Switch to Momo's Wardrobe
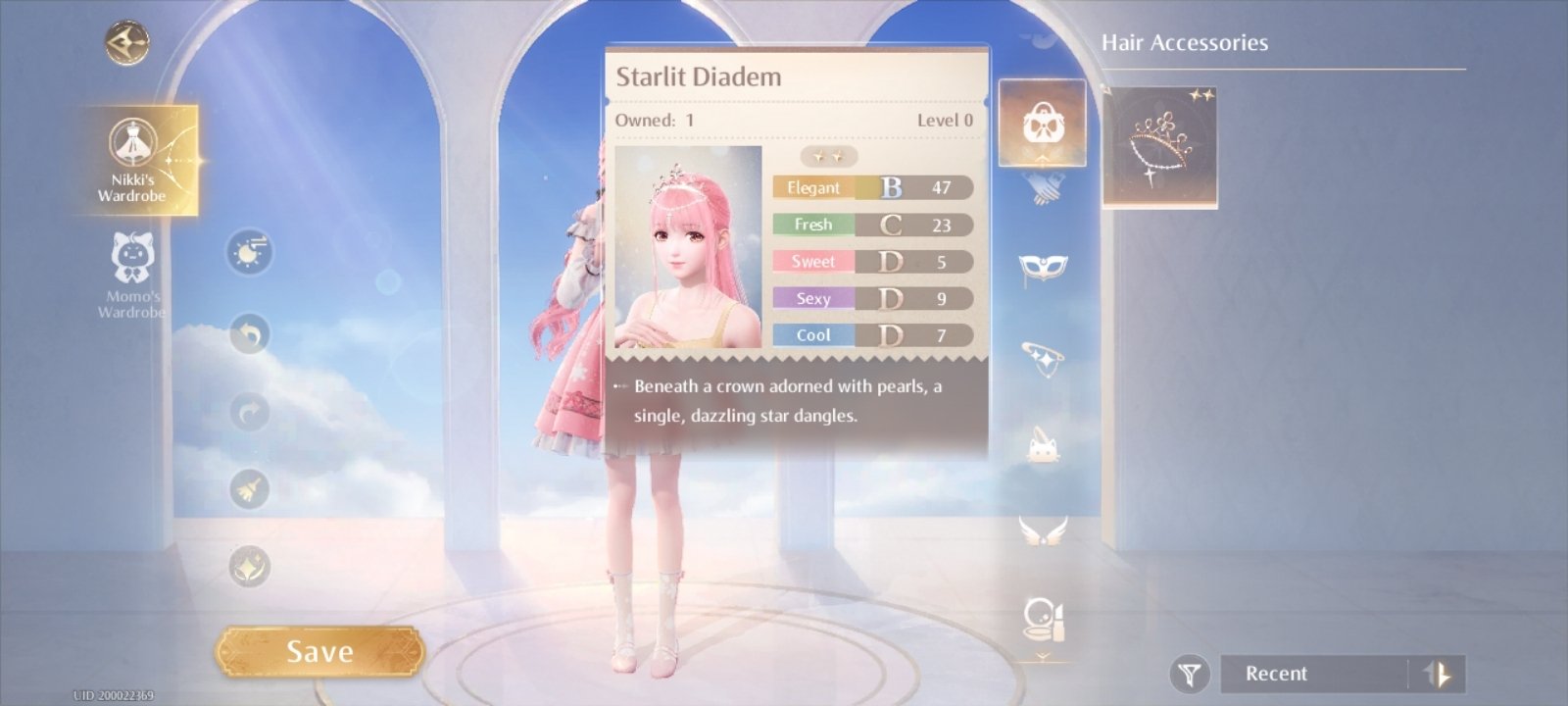 [x=131, y=275]
